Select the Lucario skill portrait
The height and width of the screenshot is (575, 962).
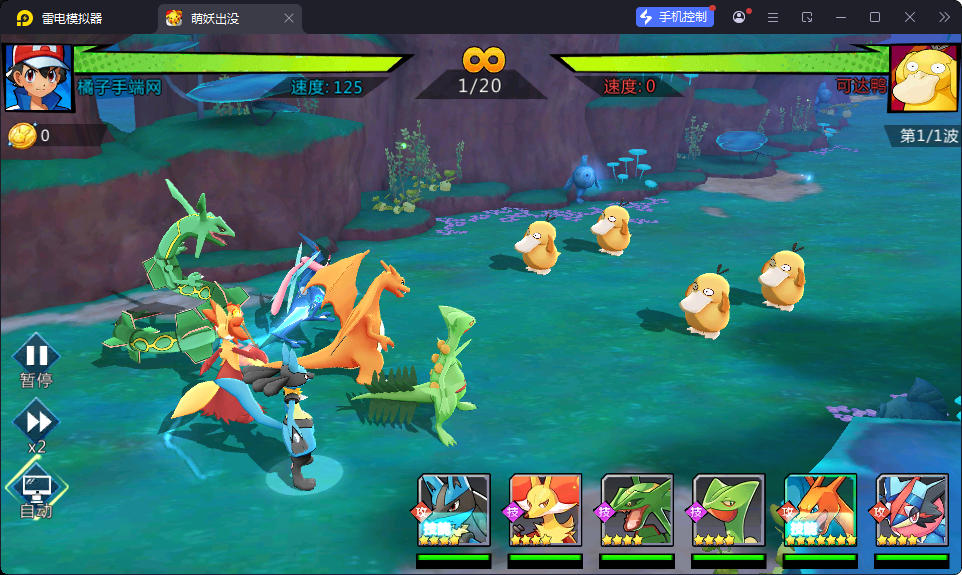(x=453, y=510)
